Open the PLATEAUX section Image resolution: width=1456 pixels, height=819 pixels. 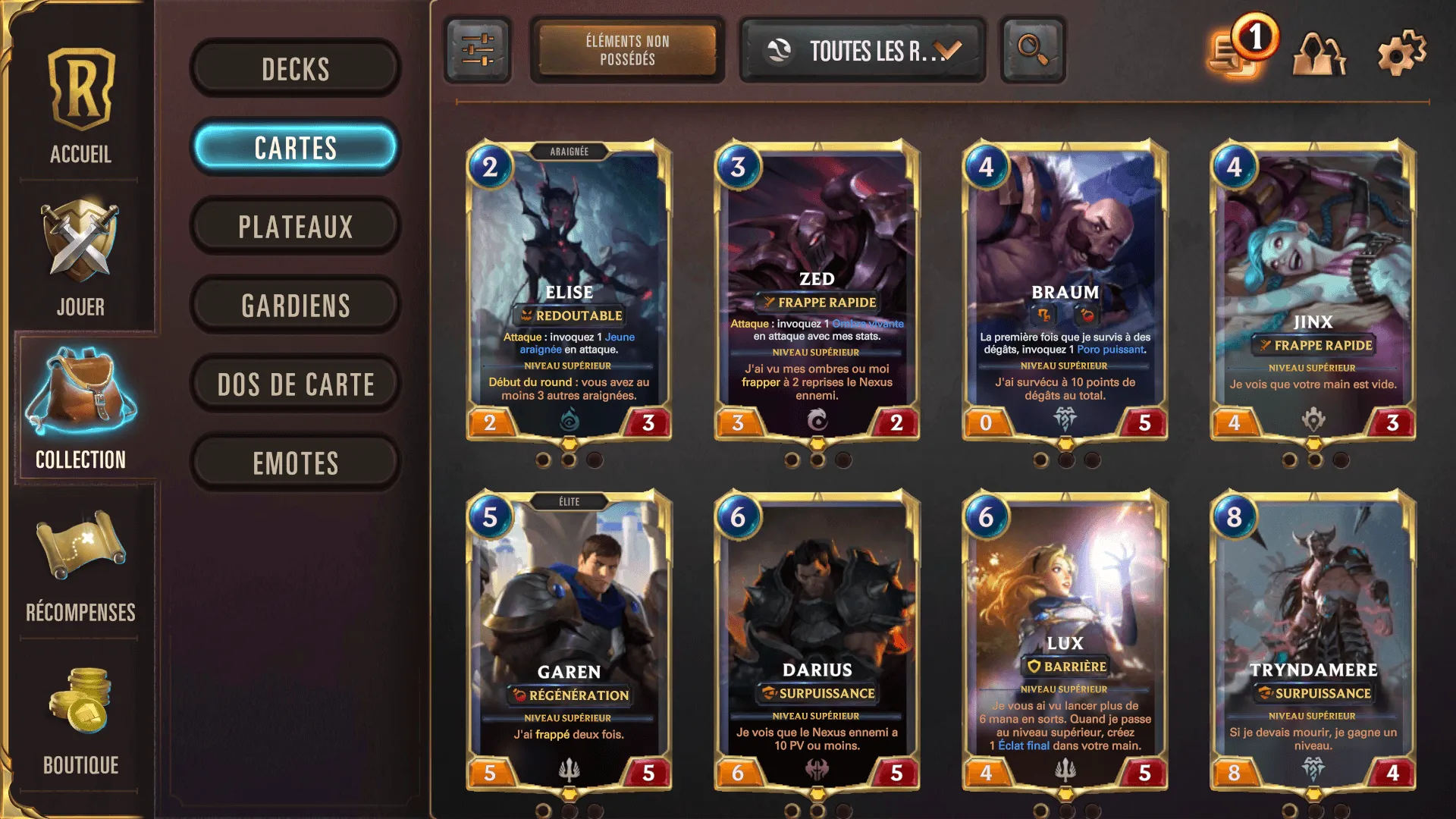tap(296, 225)
